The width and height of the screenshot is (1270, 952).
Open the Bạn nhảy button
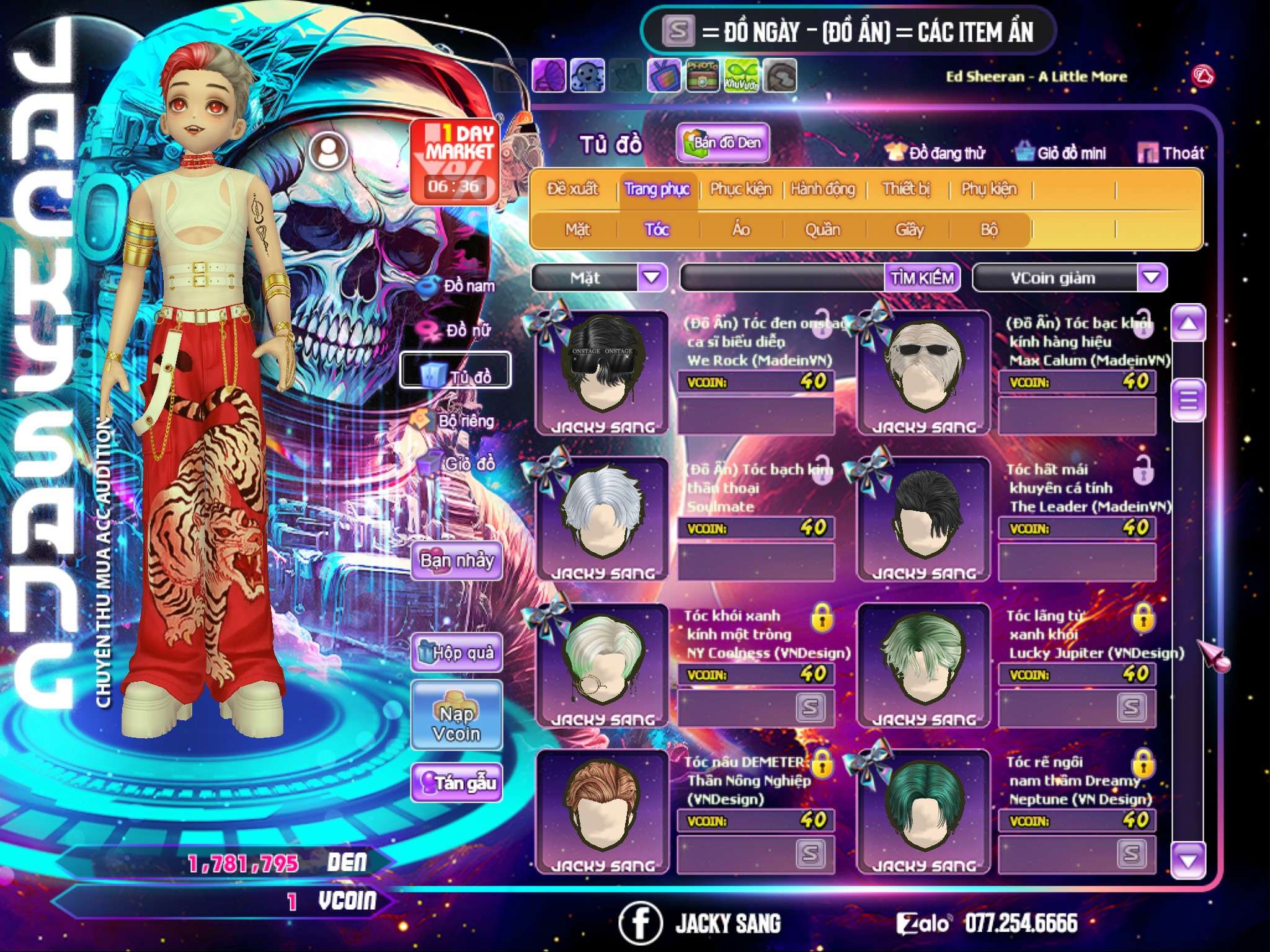[x=456, y=561]
